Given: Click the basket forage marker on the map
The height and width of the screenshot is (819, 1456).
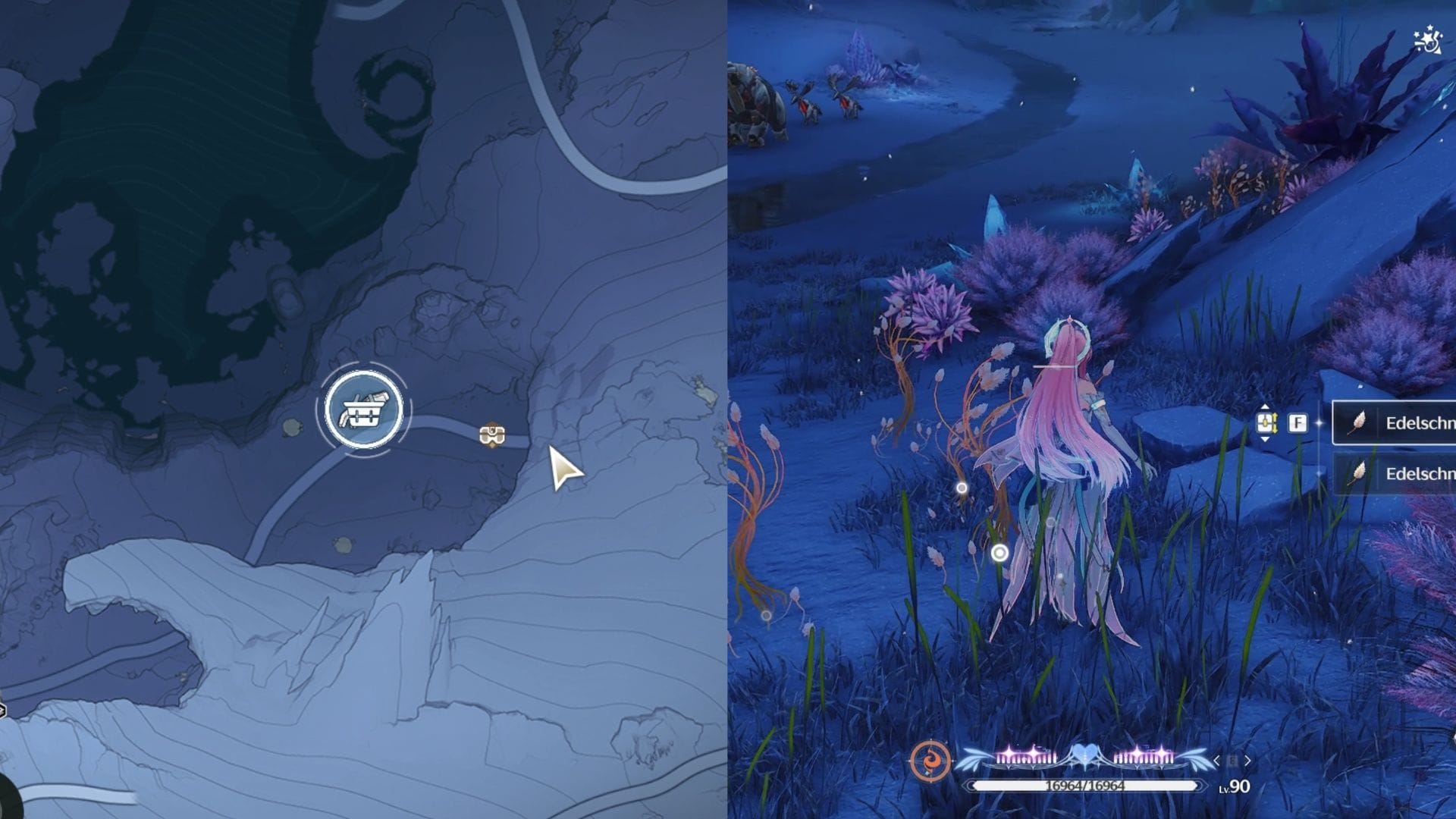Looking at the screenshot, I should pos(364,409).
